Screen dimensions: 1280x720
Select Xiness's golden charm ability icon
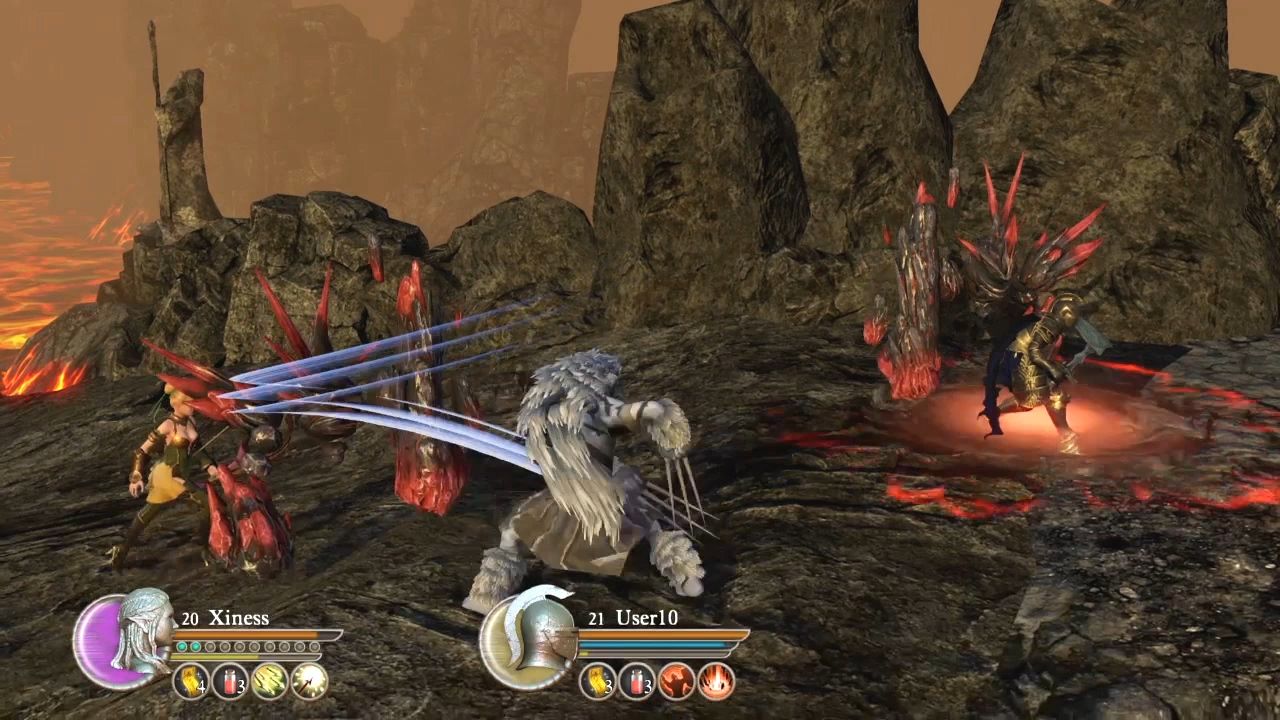point(190,680)
